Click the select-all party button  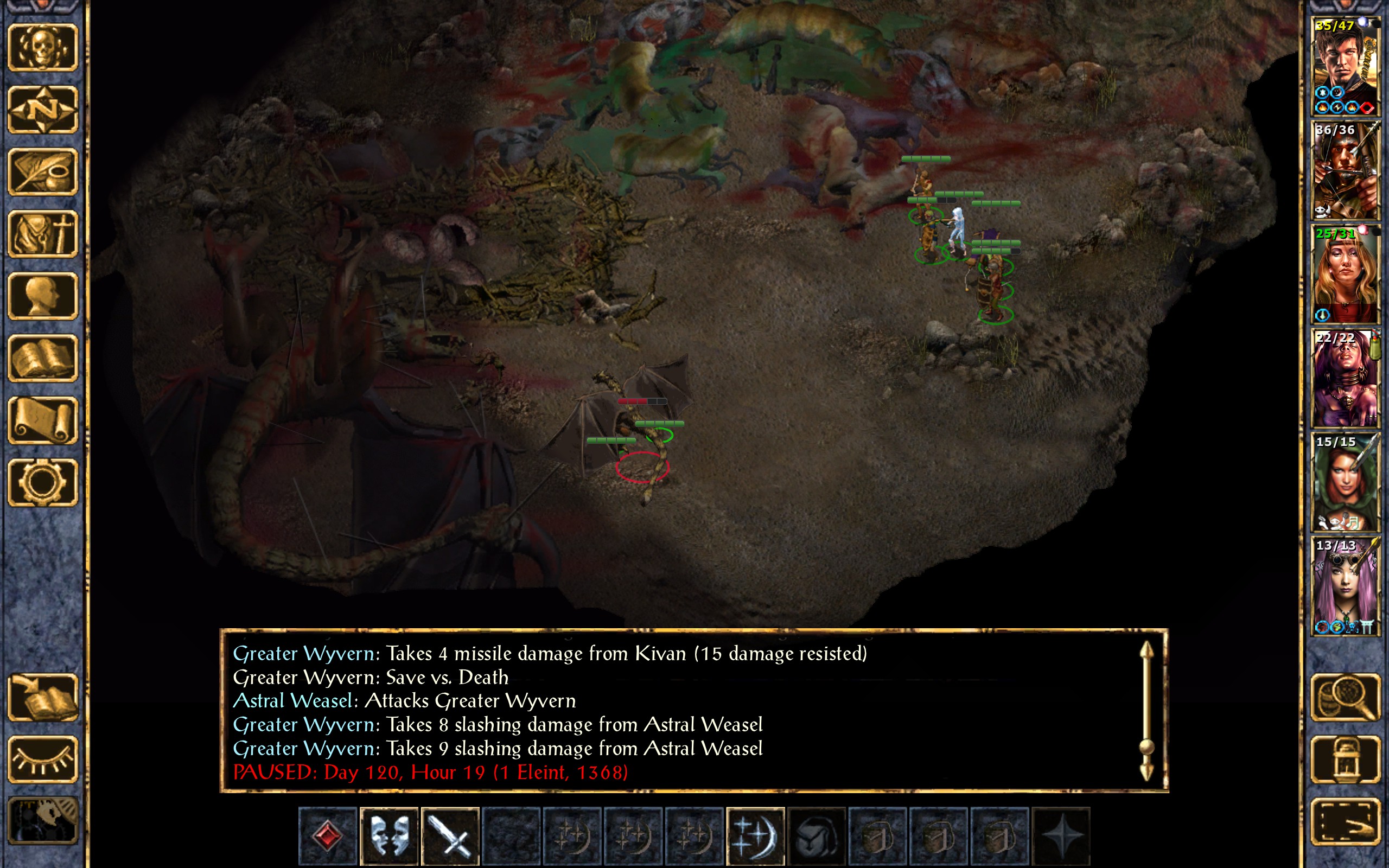click(x=1346, y=821)
